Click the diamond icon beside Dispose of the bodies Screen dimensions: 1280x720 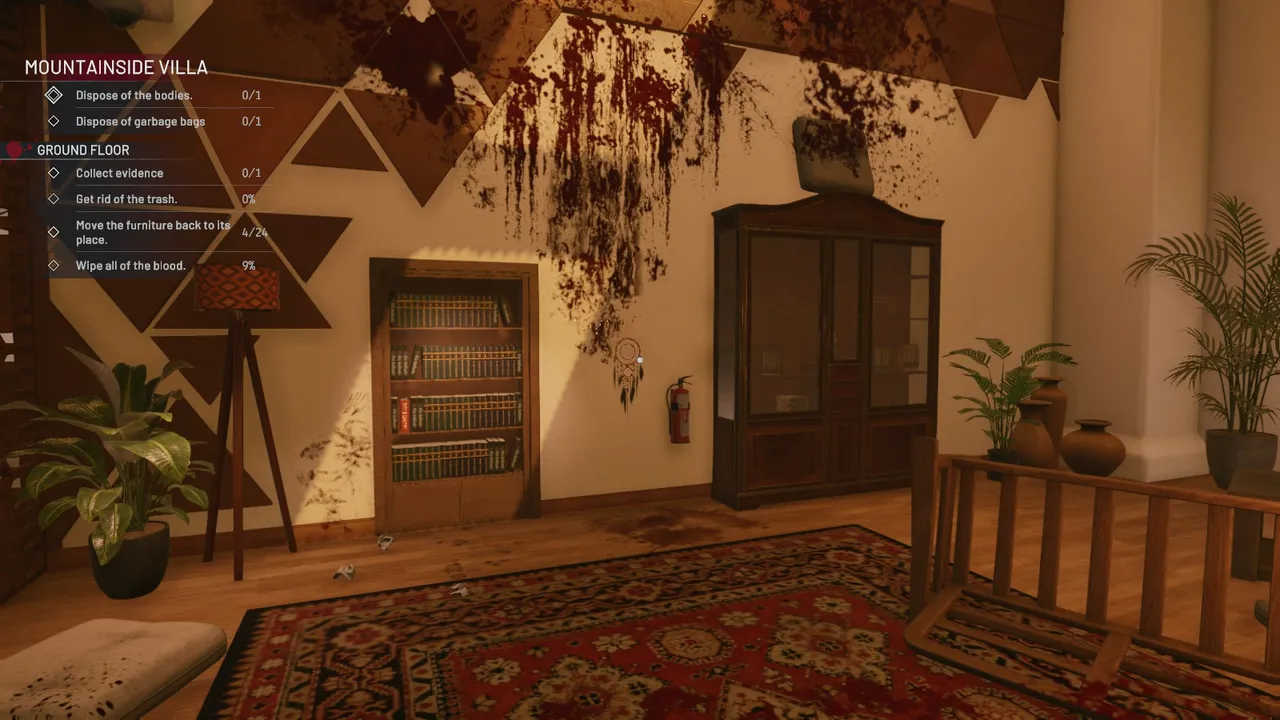point(55,95)
